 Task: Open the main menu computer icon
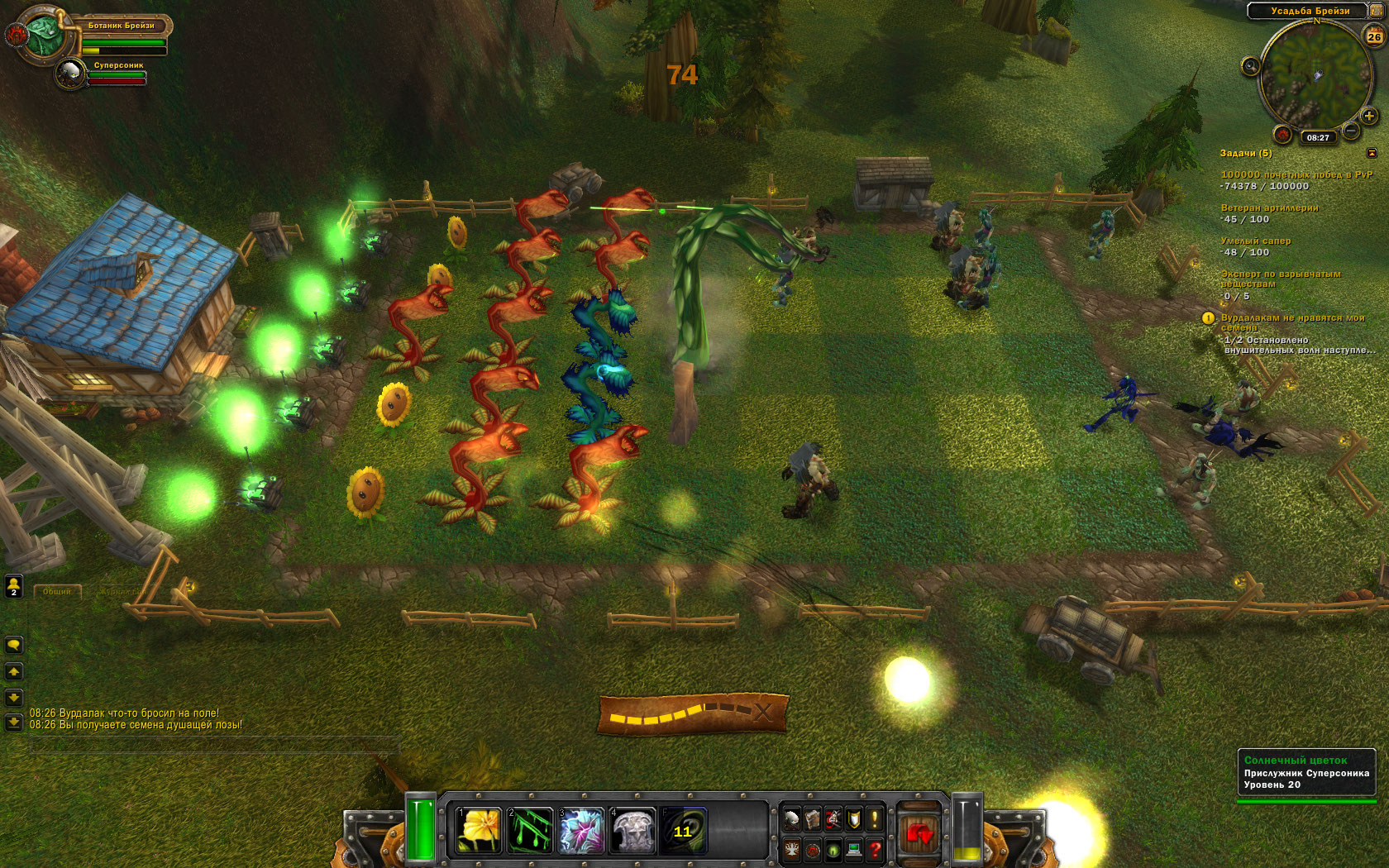click(854, 850)
